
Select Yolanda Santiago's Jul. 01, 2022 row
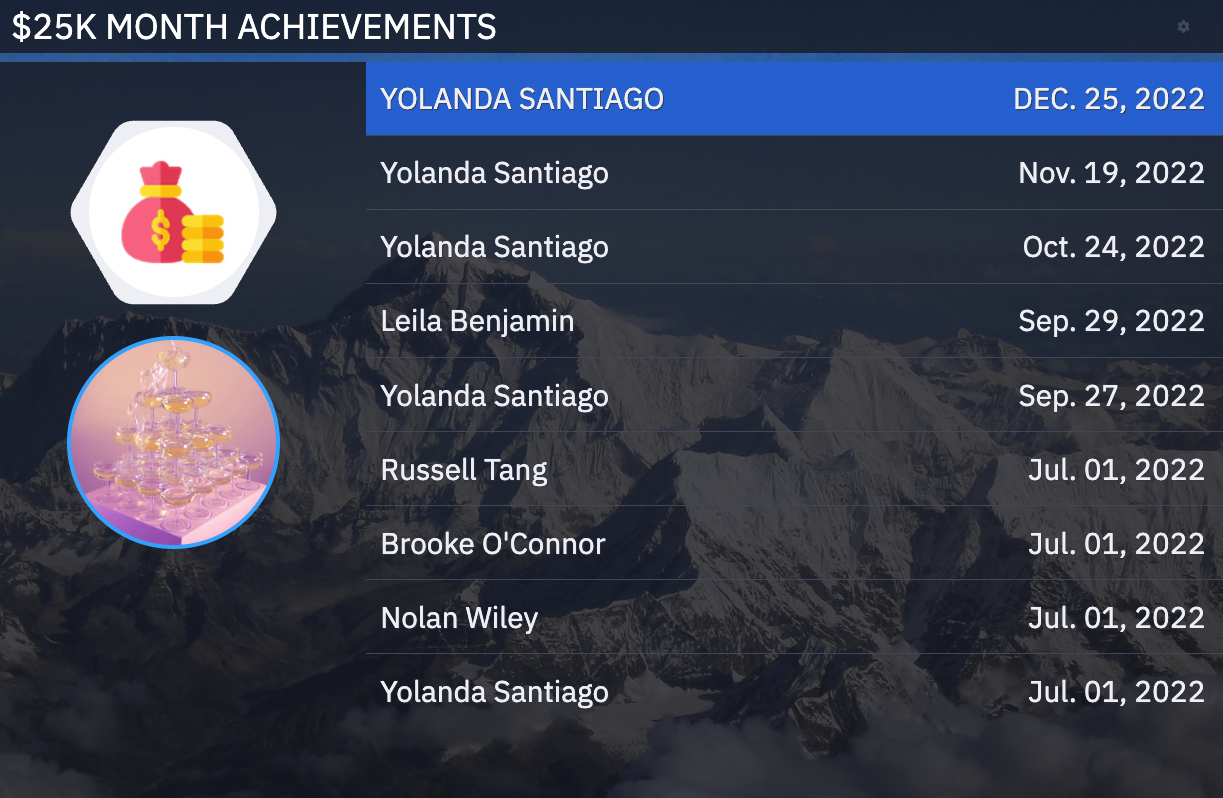793,692
